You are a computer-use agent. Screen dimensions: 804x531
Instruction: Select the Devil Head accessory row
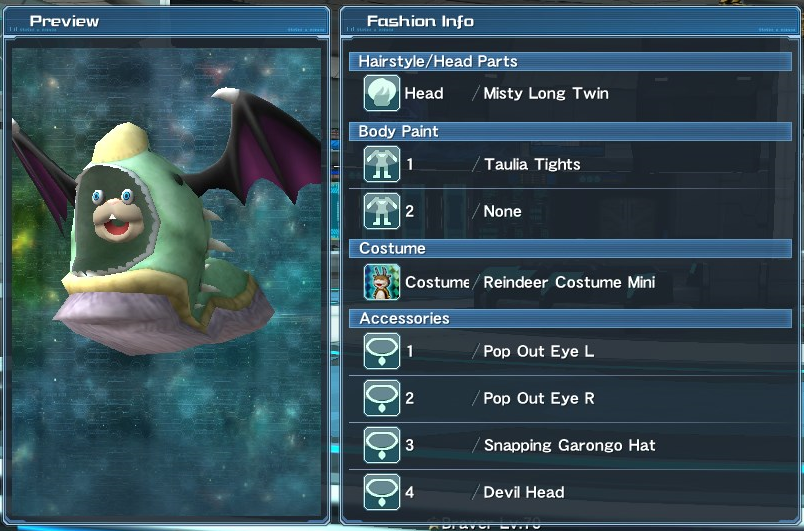coord(524,493)
